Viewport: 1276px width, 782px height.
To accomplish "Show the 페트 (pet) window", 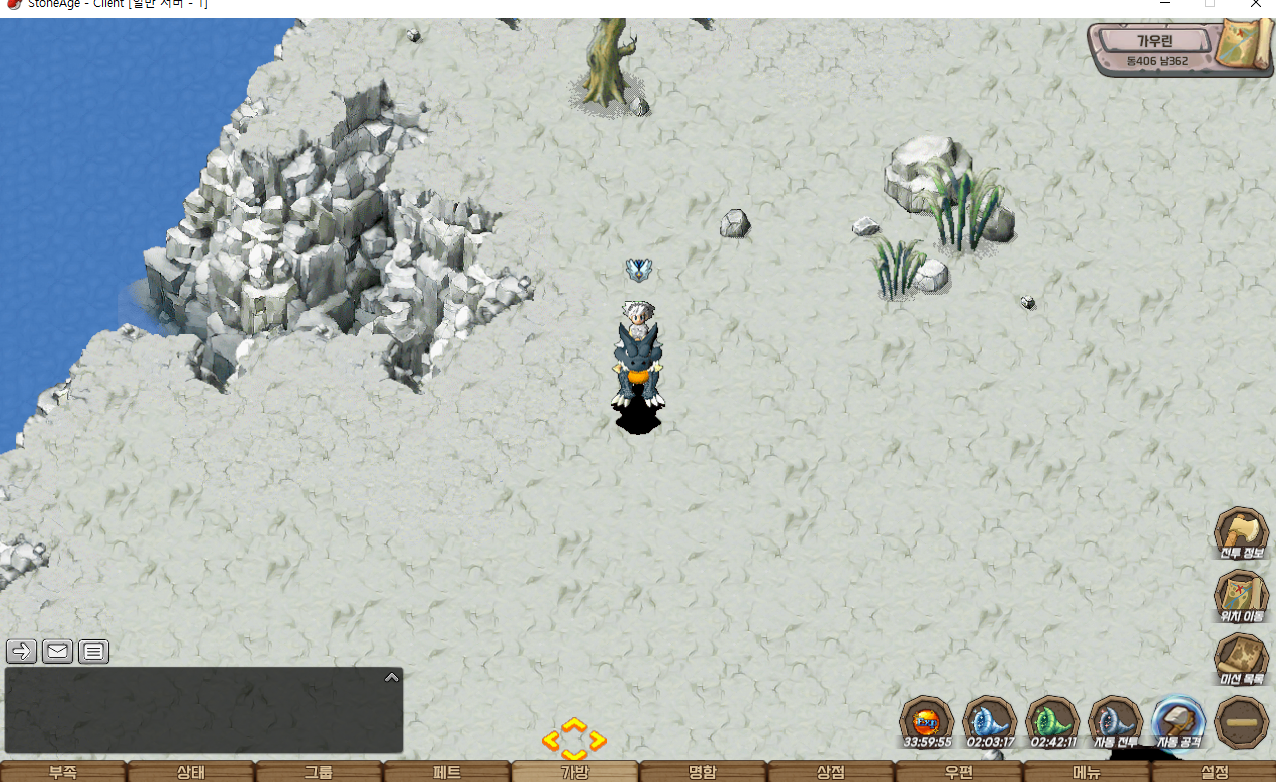I will click(447, 772).
